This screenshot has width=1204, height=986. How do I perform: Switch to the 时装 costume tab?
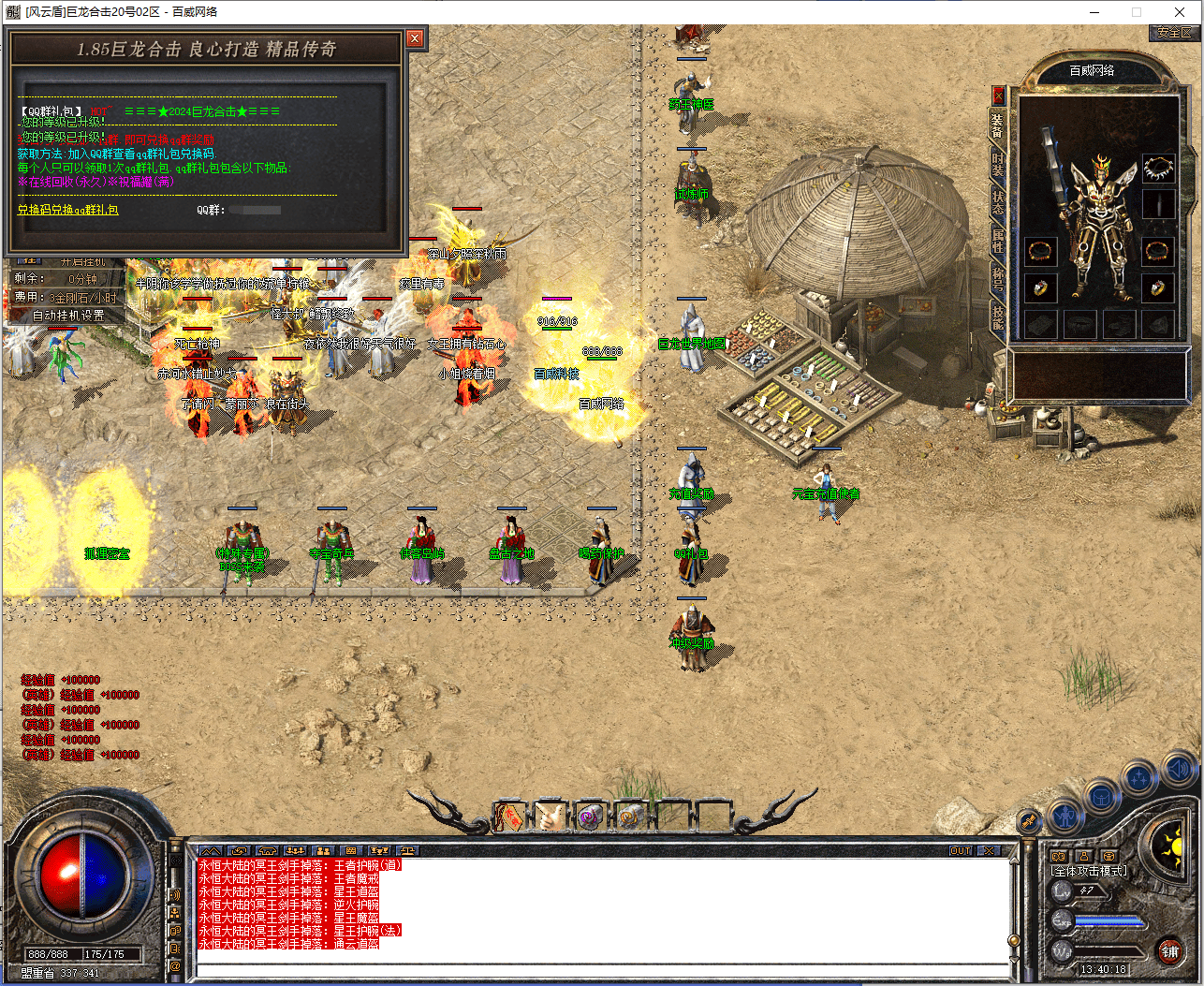click(998, 165)
